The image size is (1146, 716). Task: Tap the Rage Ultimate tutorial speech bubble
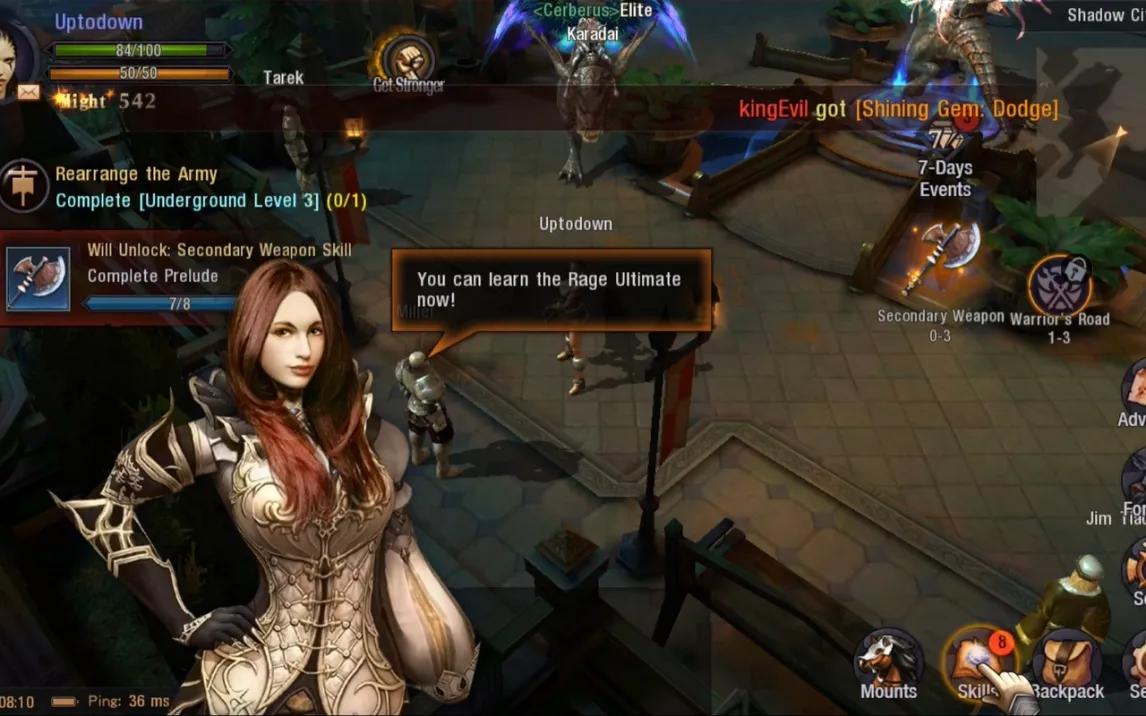(550, 289)
